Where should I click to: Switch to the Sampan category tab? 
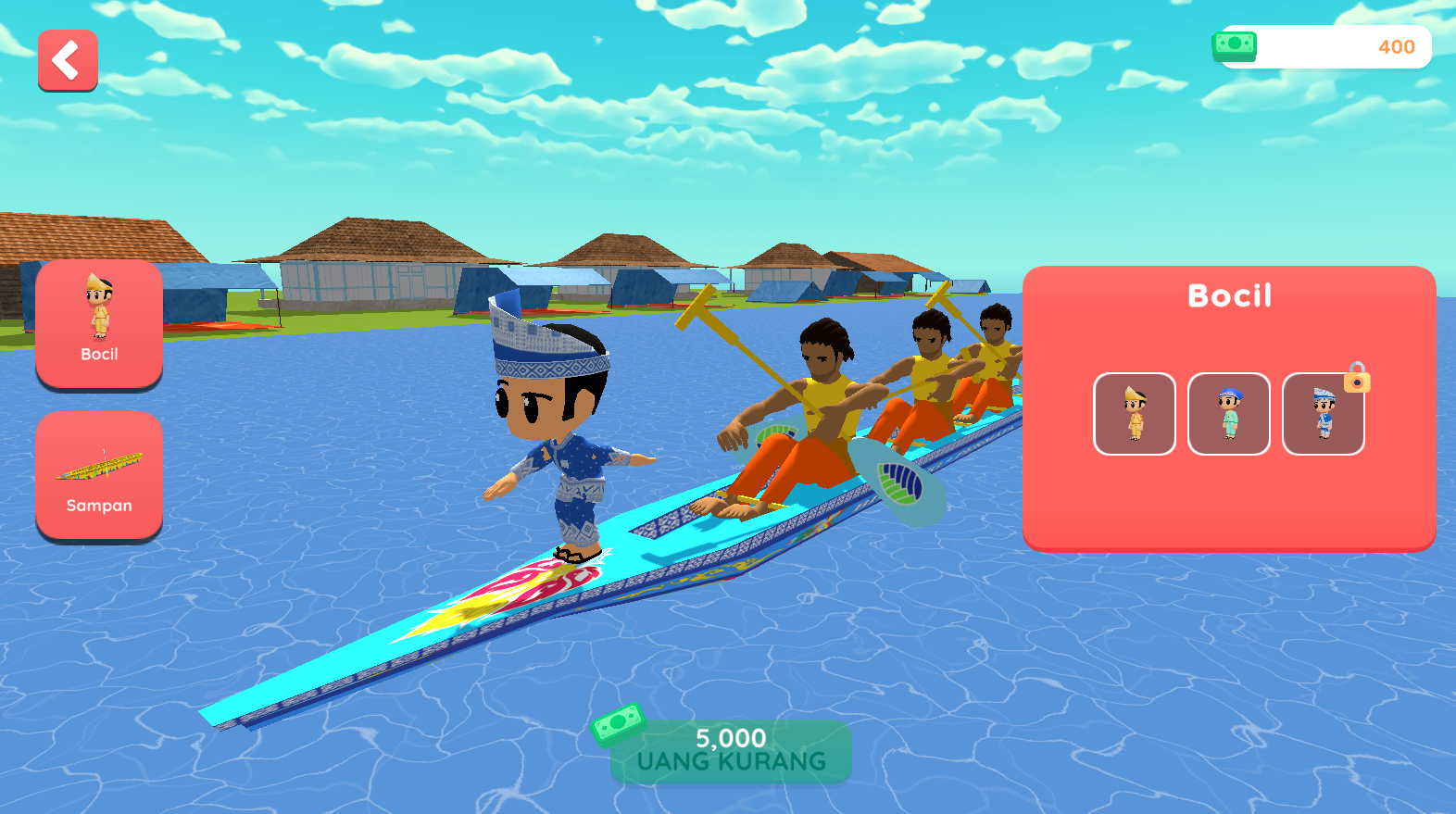(98, 476)
